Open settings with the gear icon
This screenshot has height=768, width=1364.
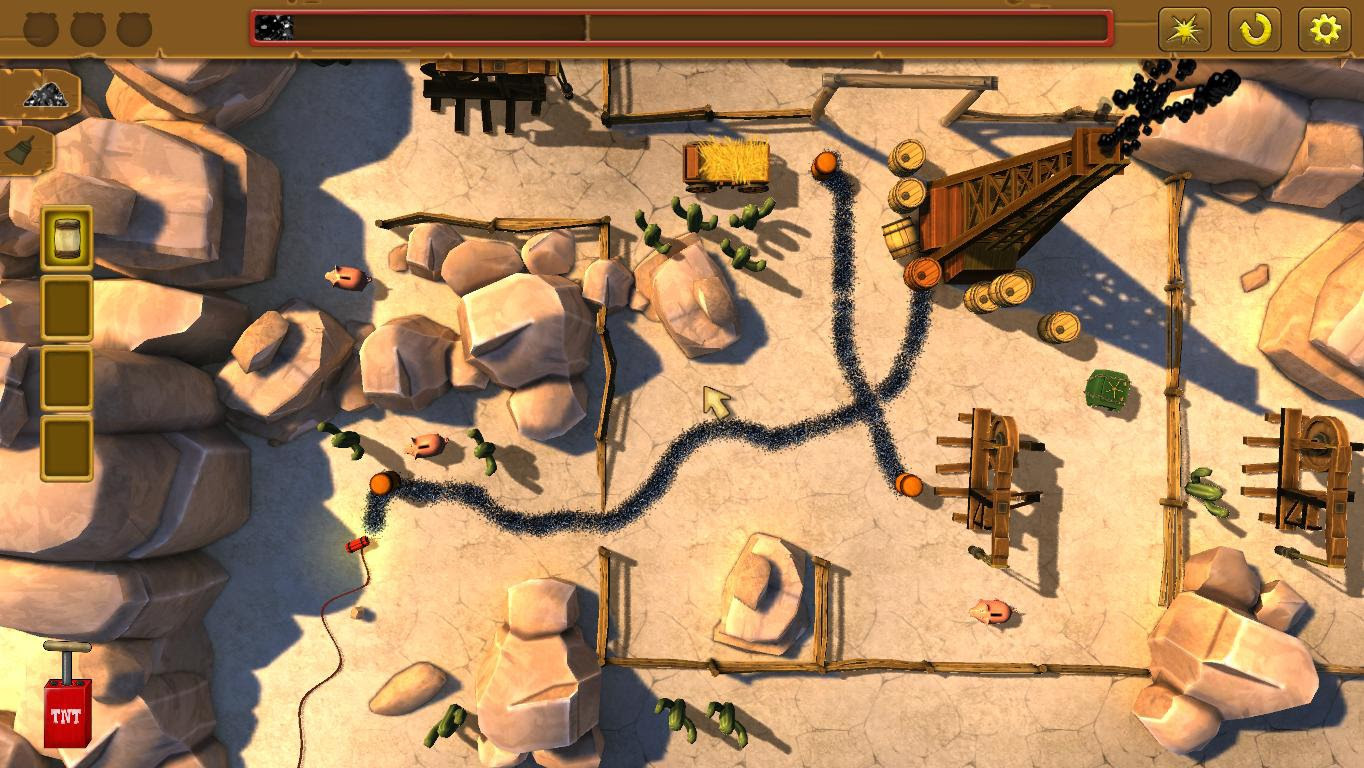tap(1324, 30)
